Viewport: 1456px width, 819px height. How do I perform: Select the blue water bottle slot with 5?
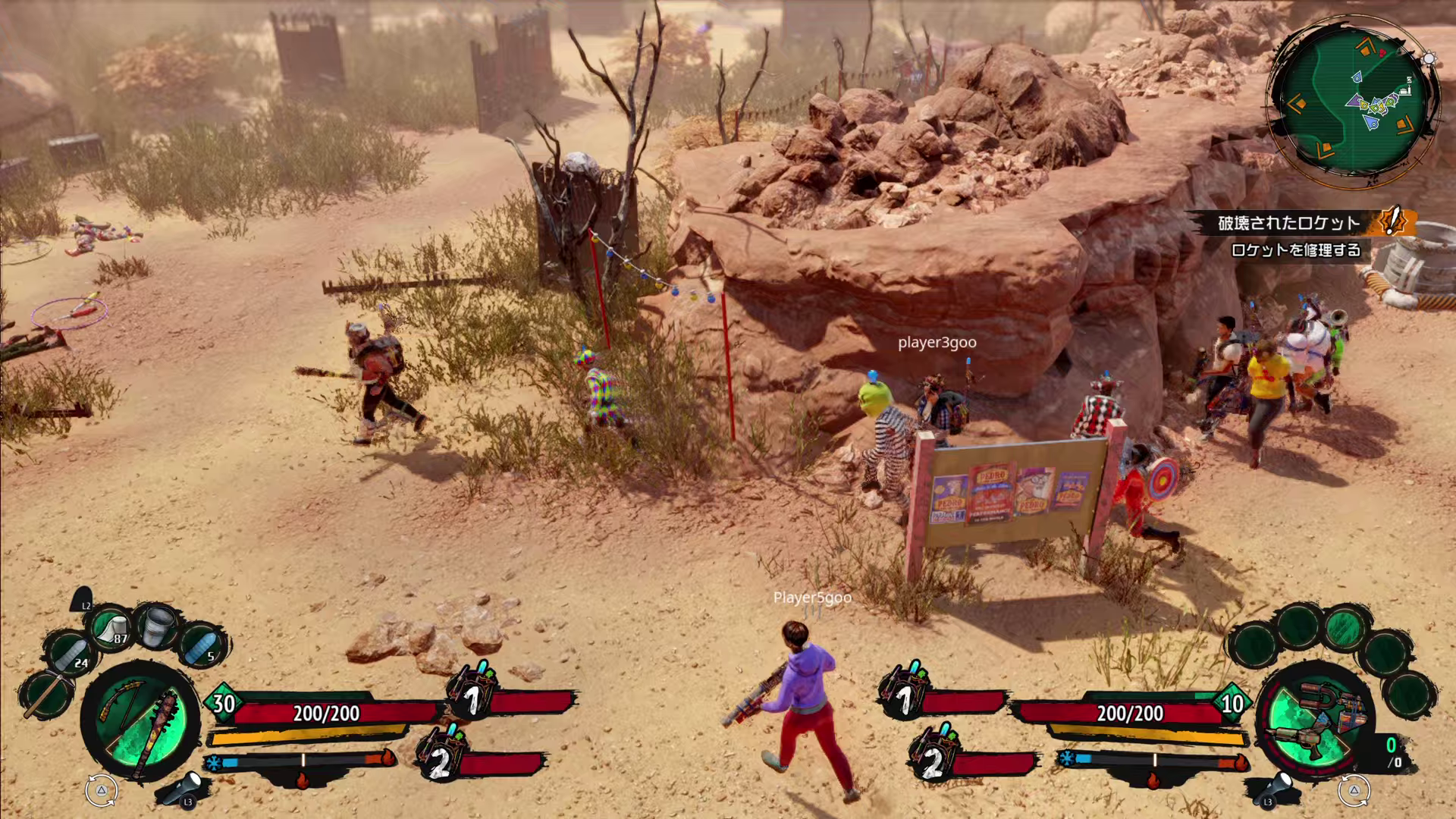point(201,646)
